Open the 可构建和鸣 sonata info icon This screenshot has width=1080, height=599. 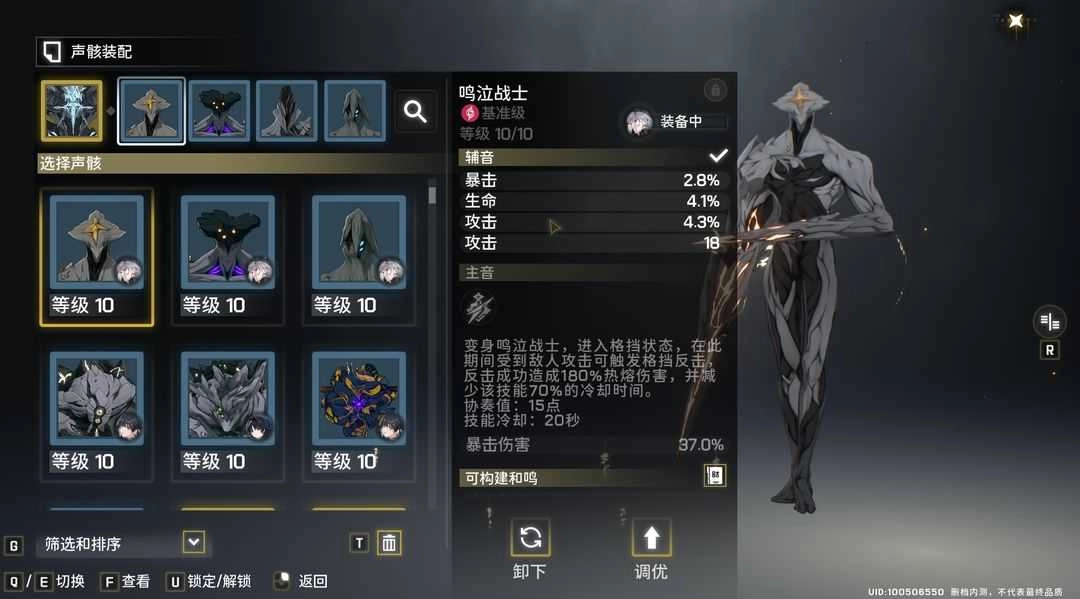(715, 476)
